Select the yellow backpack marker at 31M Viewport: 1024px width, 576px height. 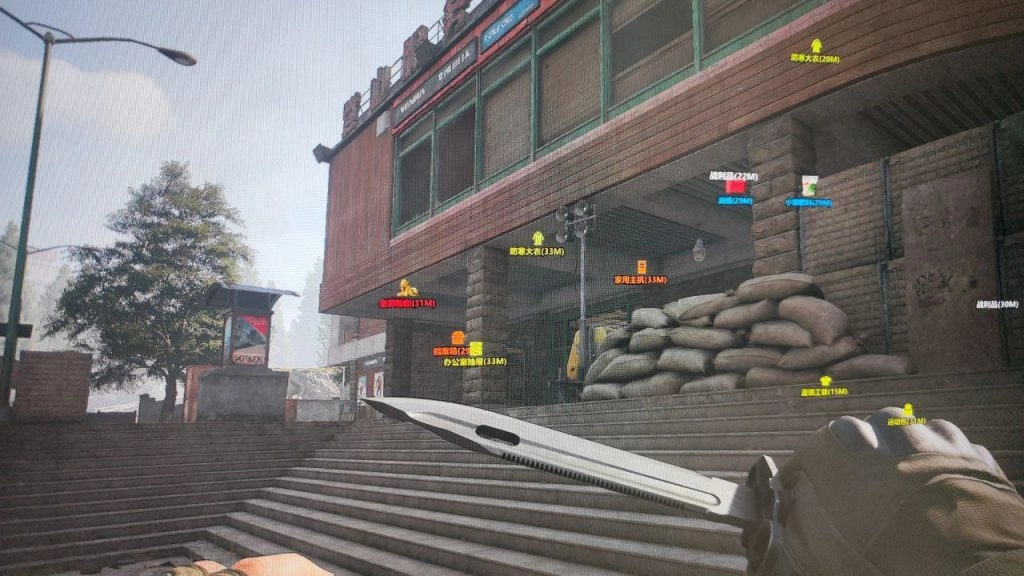pyautogui.click(x=908, y=410)
